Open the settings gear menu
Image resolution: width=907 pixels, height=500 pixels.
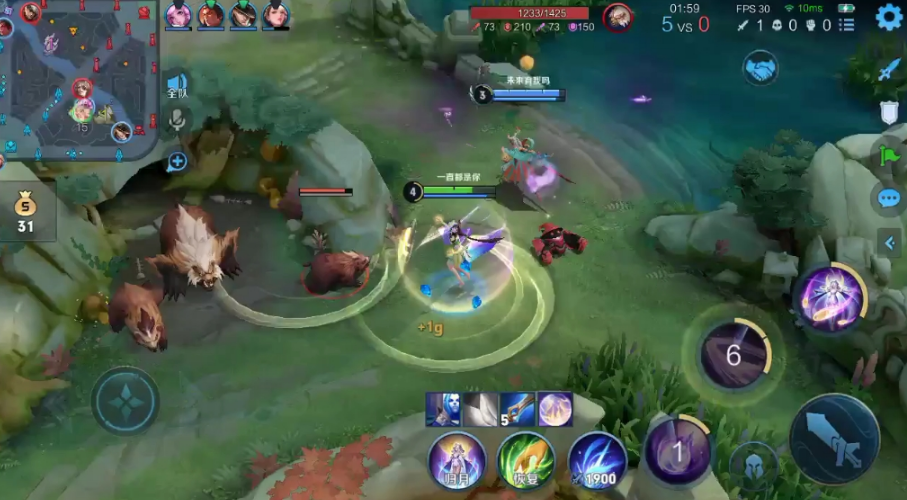pyautogui.click(x=889, y=17)
